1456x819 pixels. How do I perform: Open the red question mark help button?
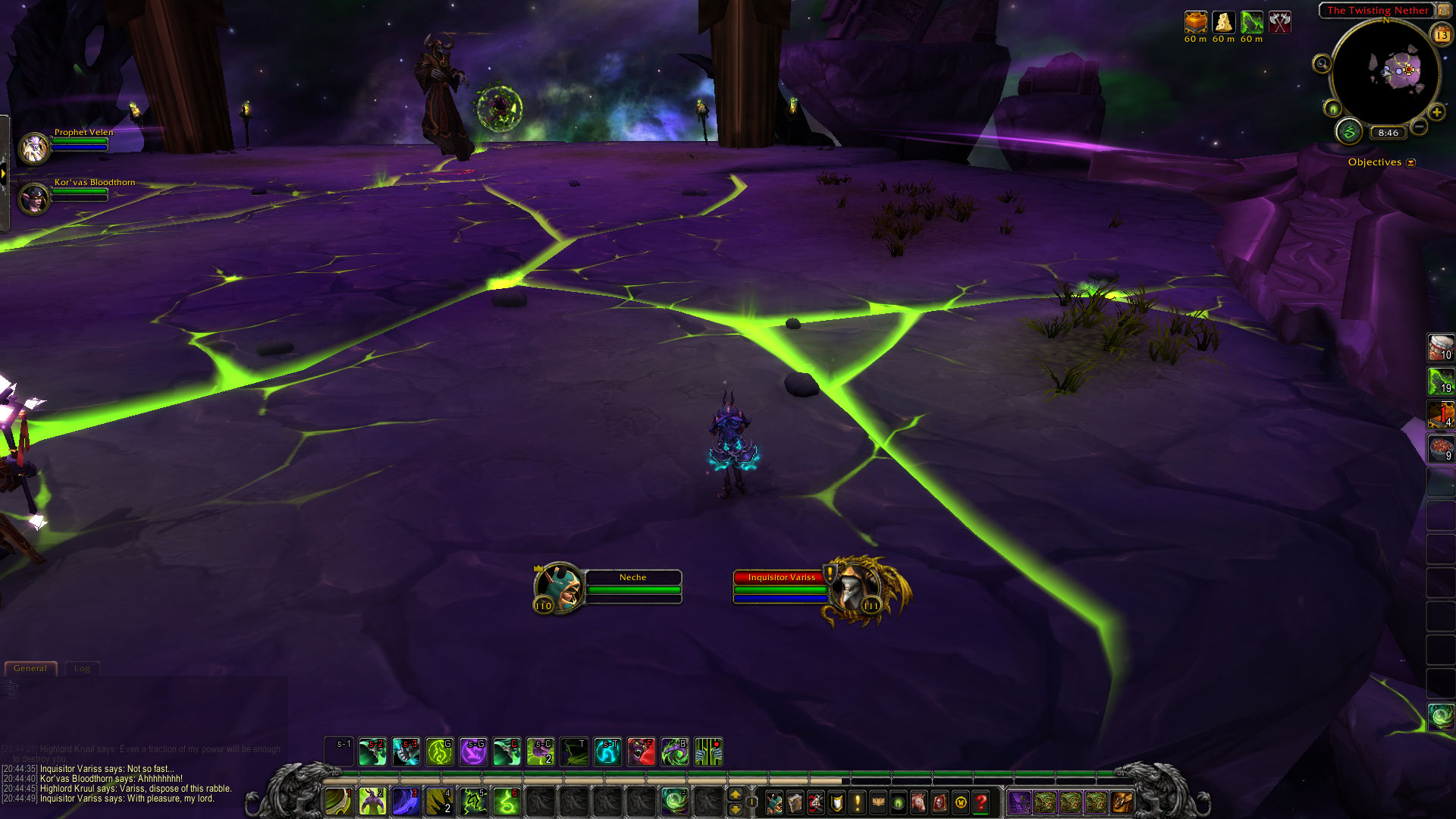click(981, 802)
